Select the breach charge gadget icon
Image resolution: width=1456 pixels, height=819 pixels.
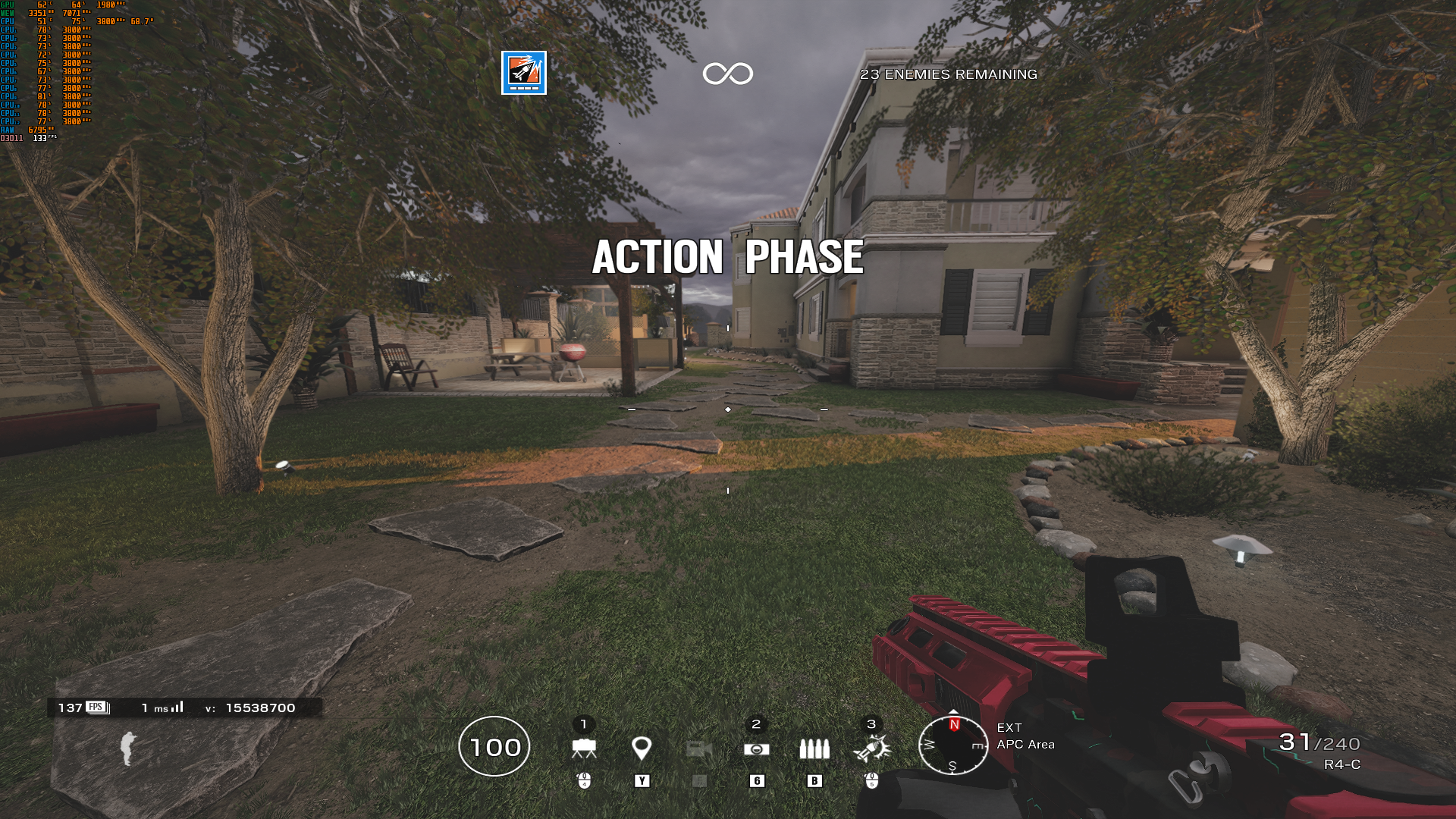pos(584,748)
